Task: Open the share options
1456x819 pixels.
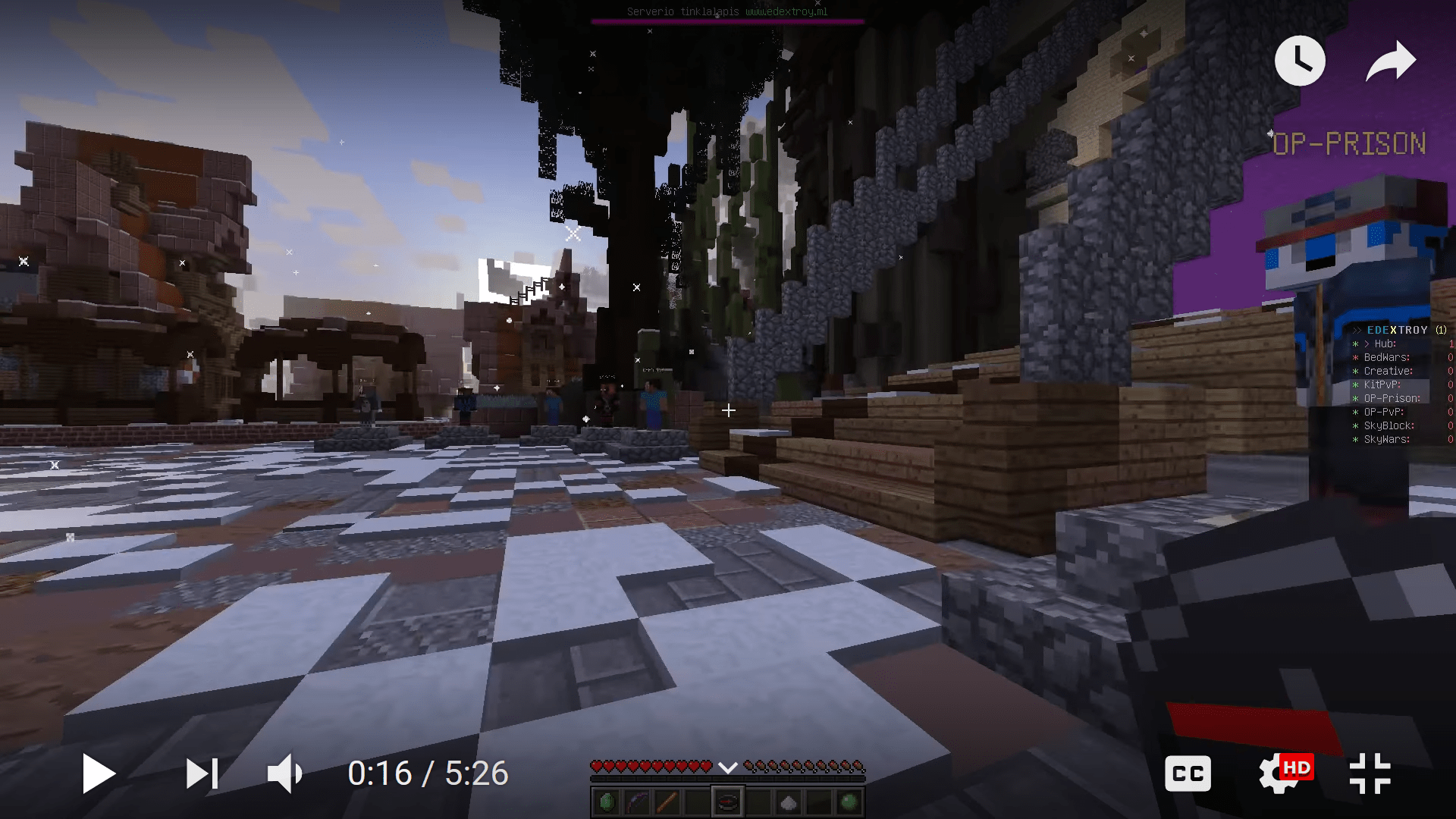Action: [x=1392, y=60]
